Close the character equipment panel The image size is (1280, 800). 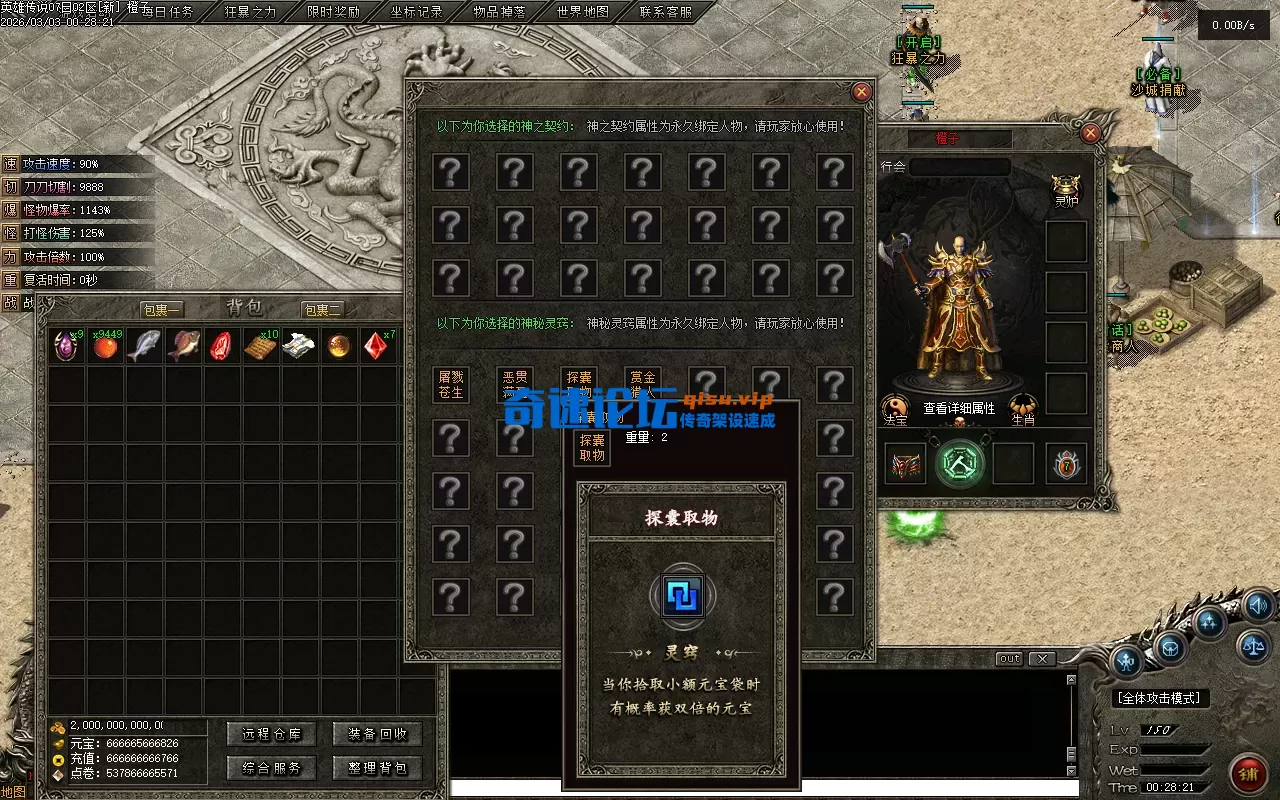(1091, 133)
